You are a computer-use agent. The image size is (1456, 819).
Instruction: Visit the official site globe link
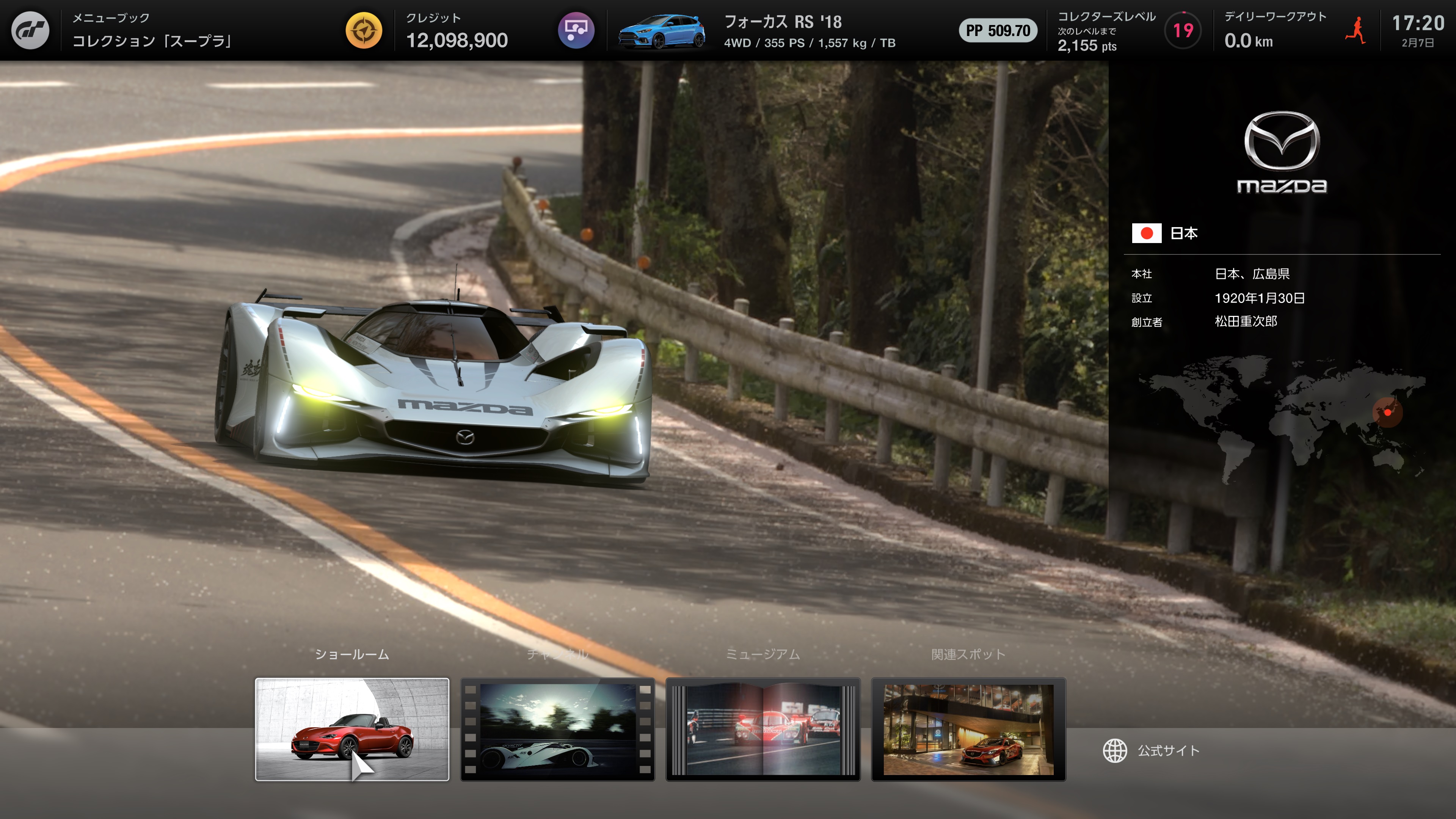pos(1152,751)
